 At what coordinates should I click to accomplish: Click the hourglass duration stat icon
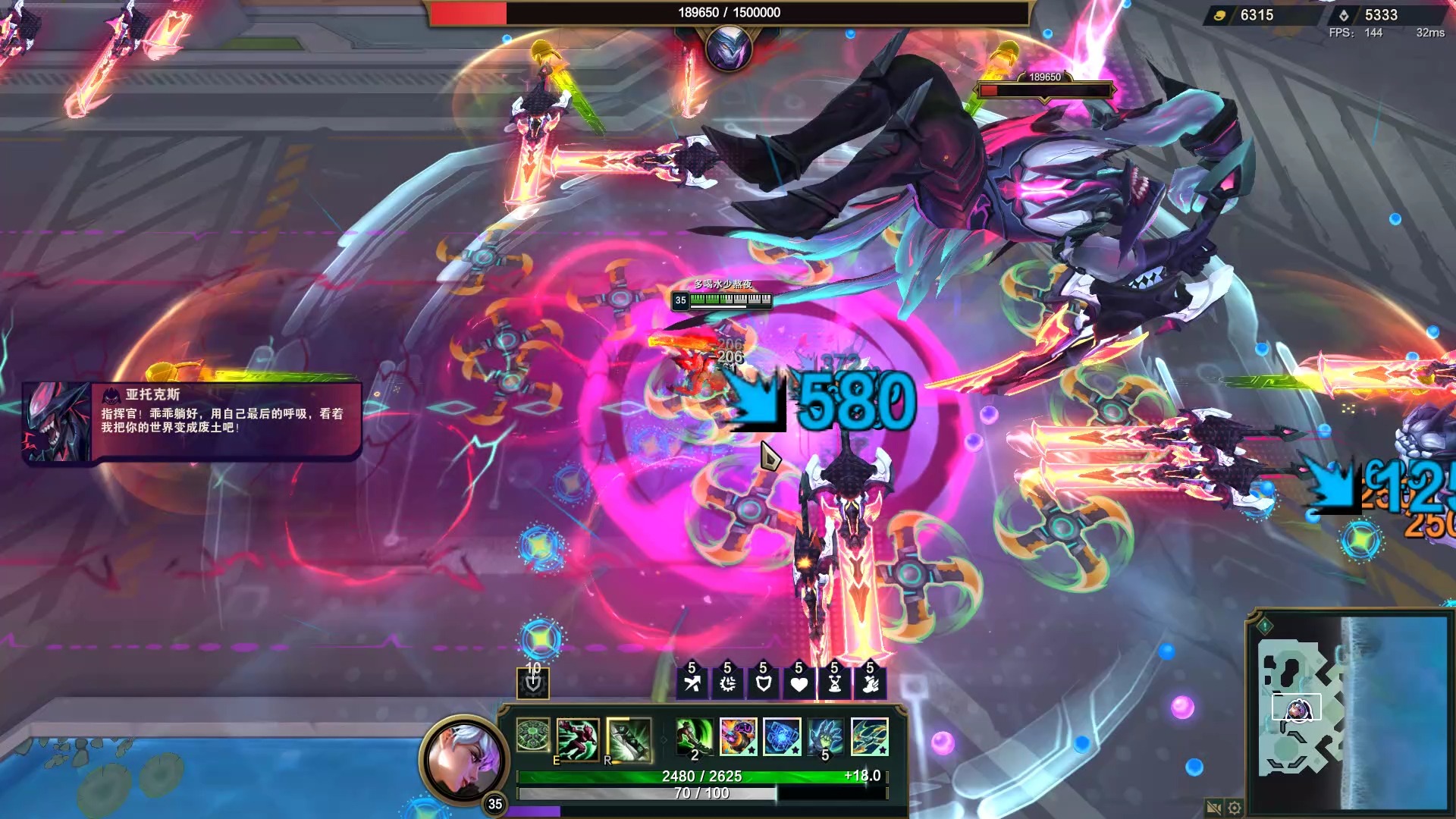834,683
